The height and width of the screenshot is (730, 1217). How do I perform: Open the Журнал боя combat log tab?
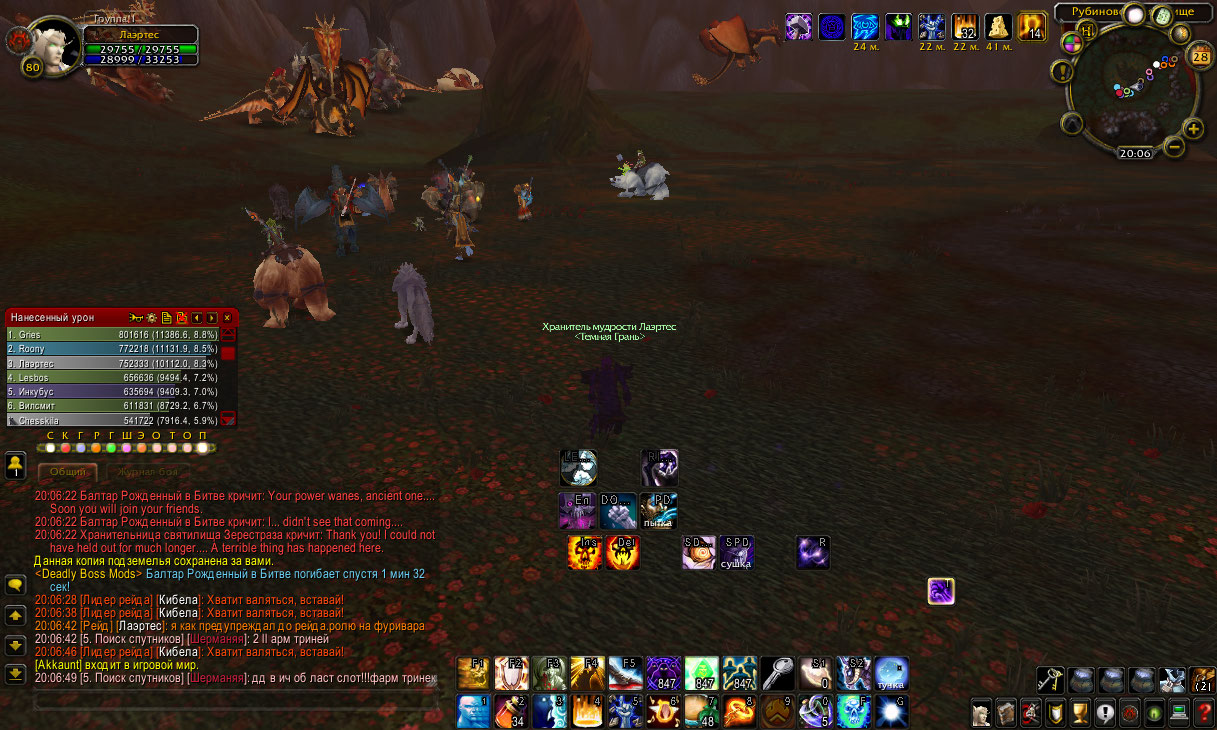tap(147, 471)
